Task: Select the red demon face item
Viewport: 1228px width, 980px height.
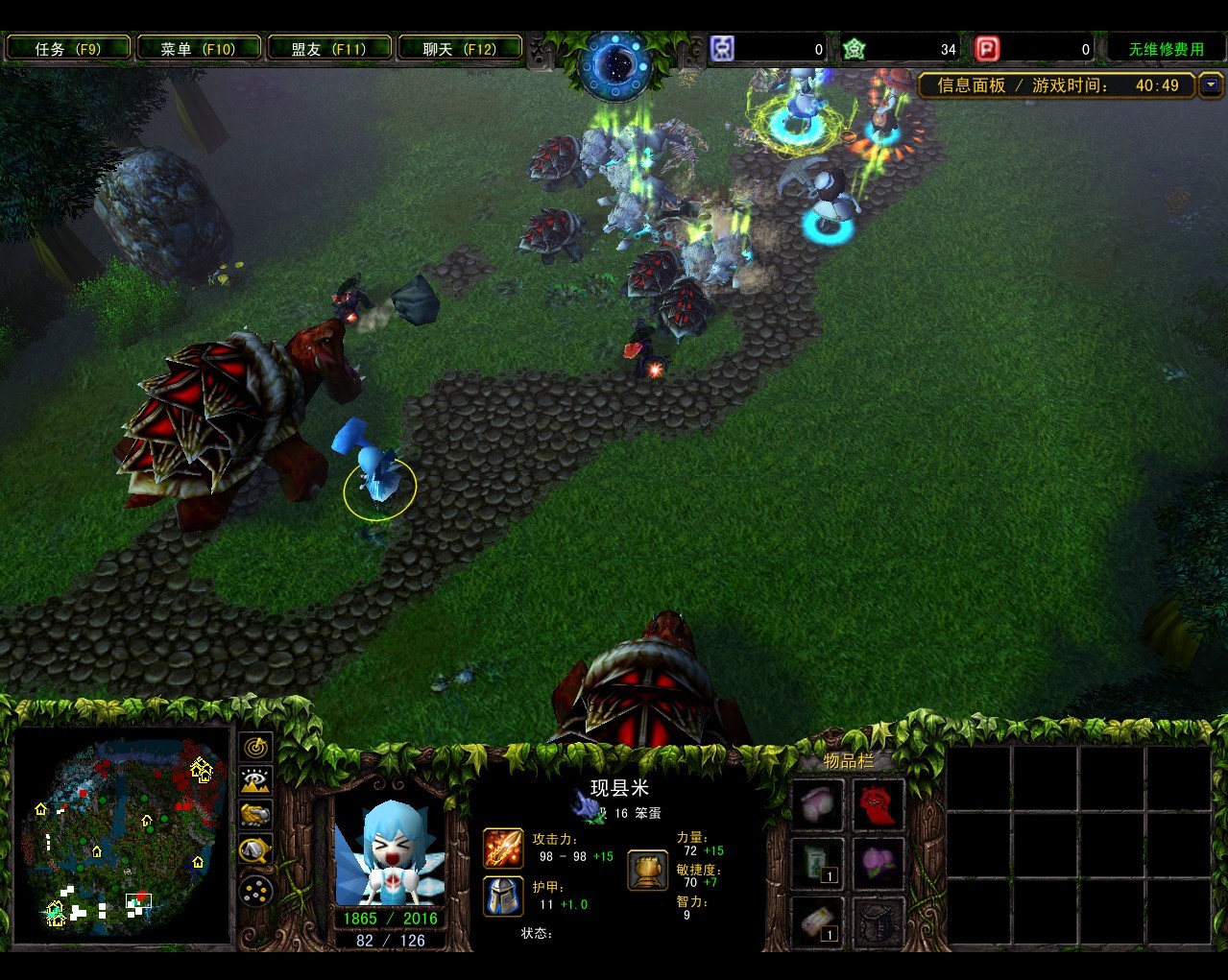Action: pyautogui.click(x=878, y=803)
